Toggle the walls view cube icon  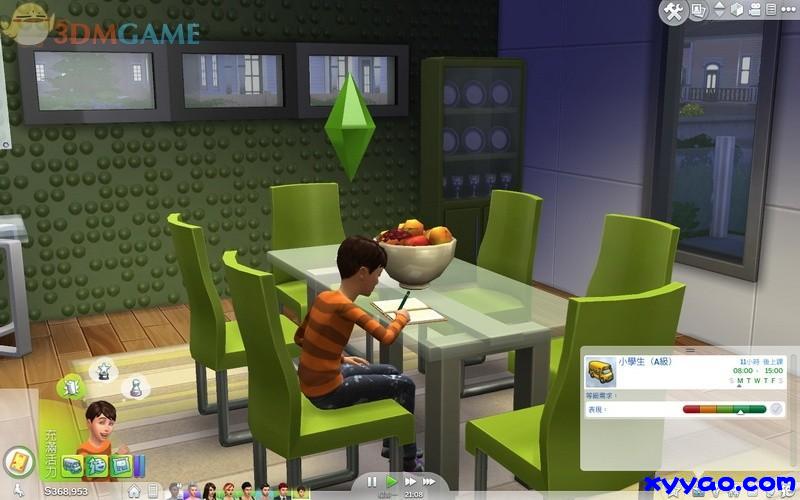[738, 11]
